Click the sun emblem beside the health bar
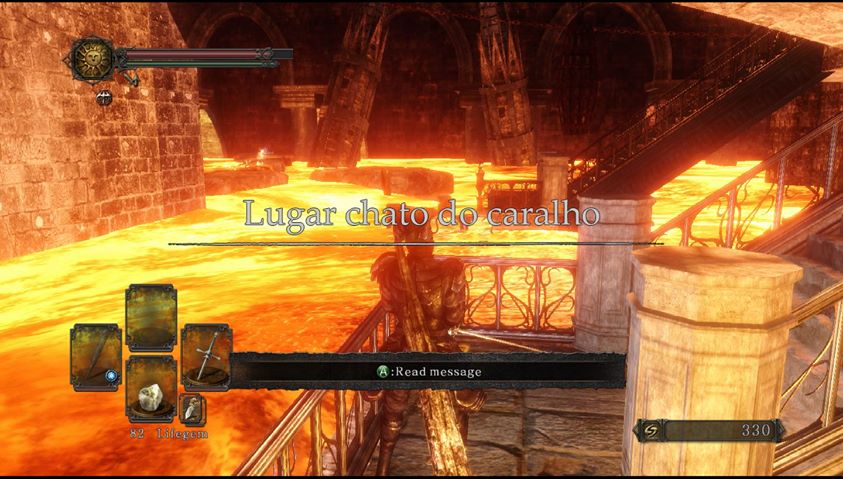This screenshot has width=843, height=479. pyautogui.click(x=92, y=59)
